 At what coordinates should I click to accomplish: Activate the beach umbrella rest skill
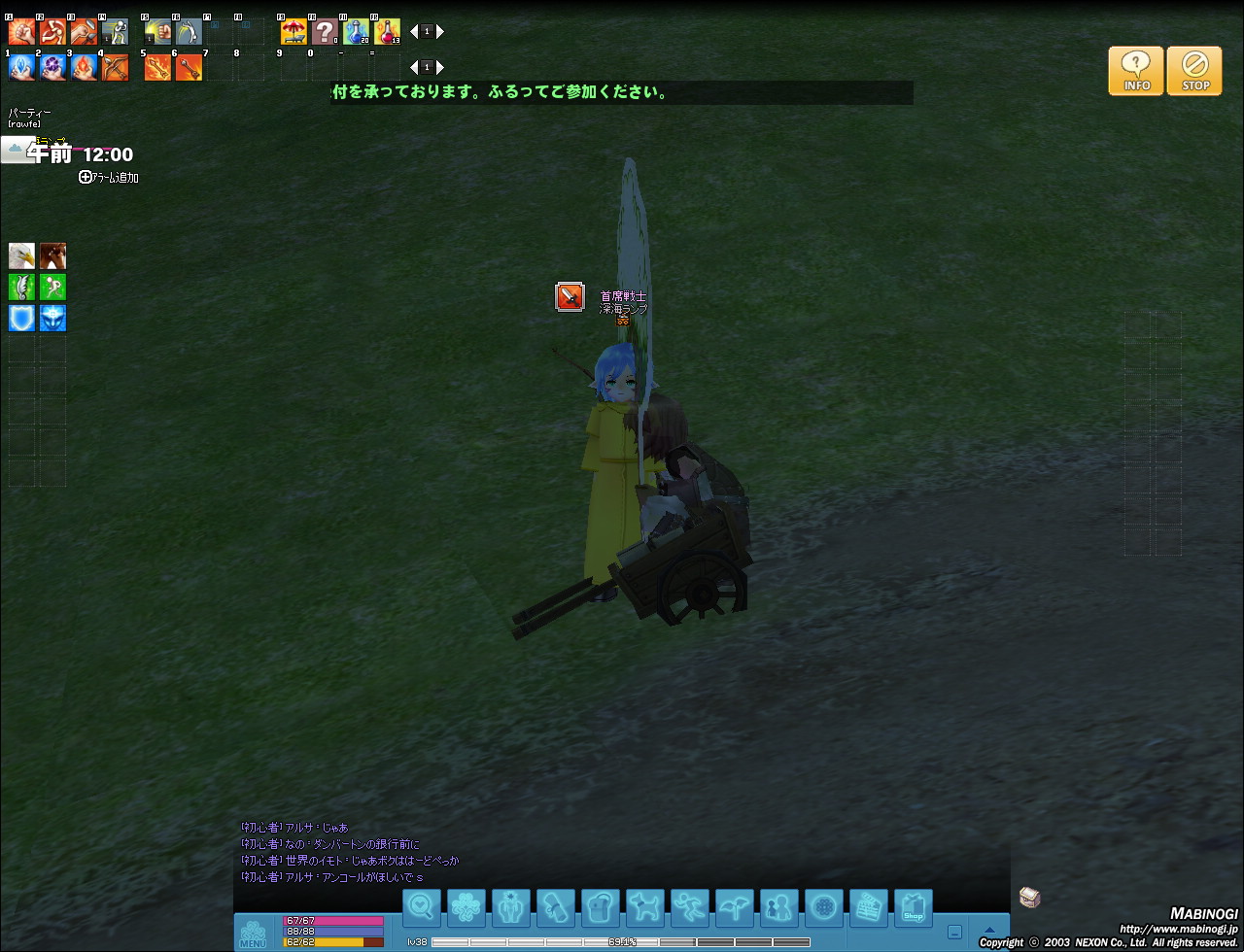294,32
